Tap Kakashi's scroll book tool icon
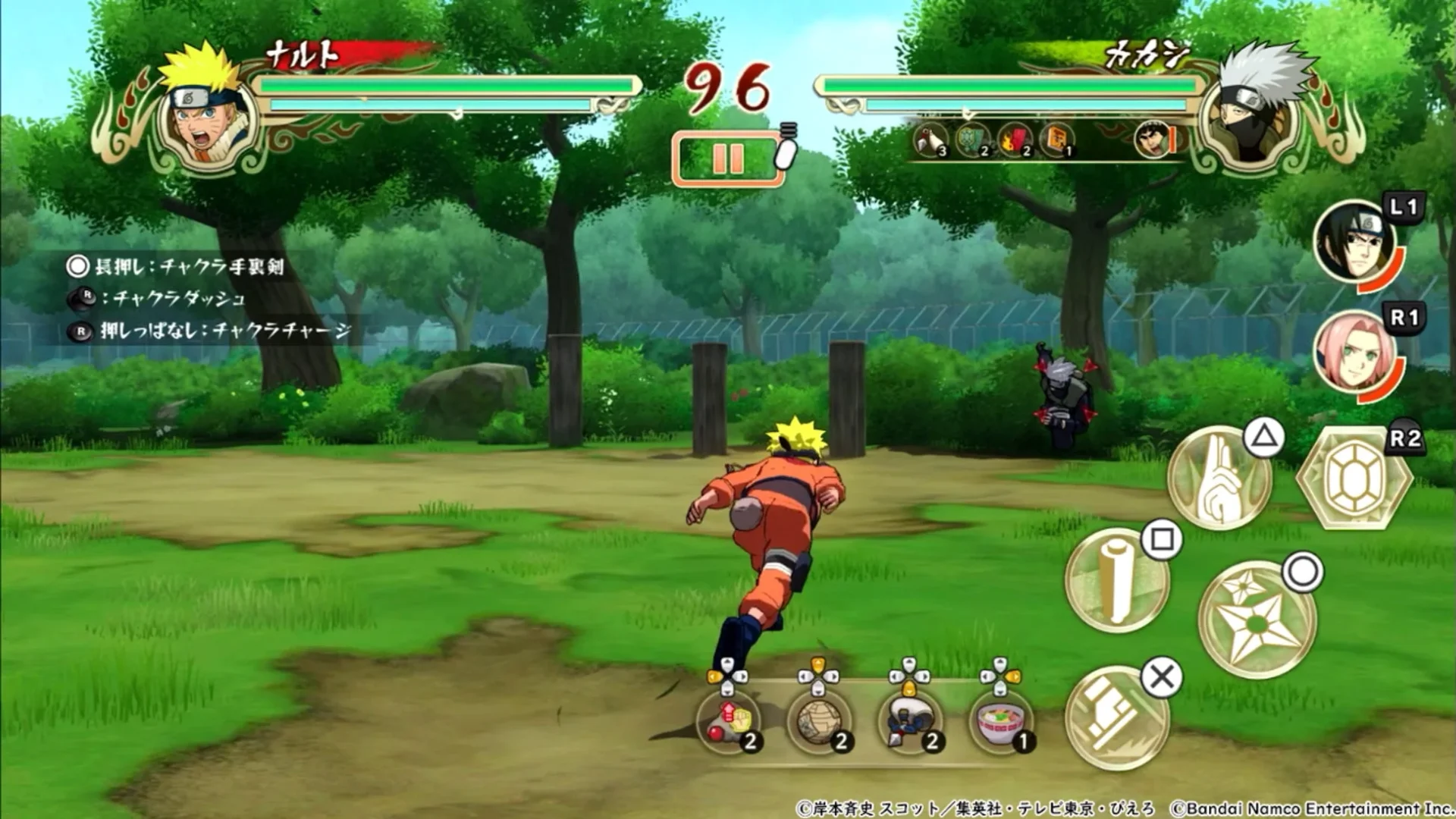1456x819 pixels. (x=1058, y=139)
